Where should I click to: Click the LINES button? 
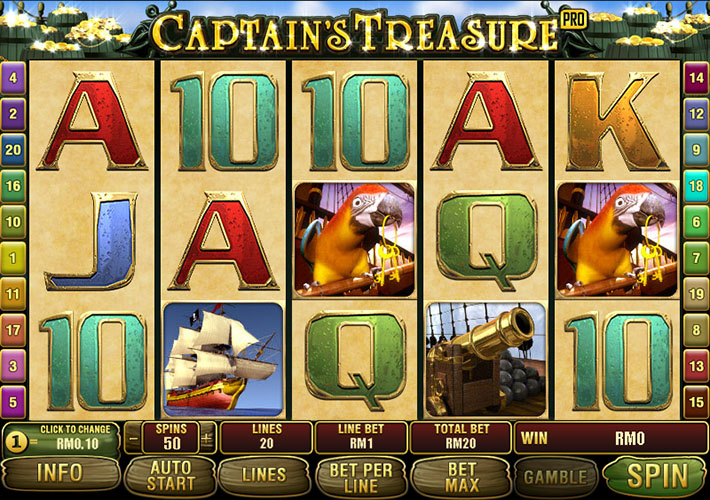(x=263, y=475)
